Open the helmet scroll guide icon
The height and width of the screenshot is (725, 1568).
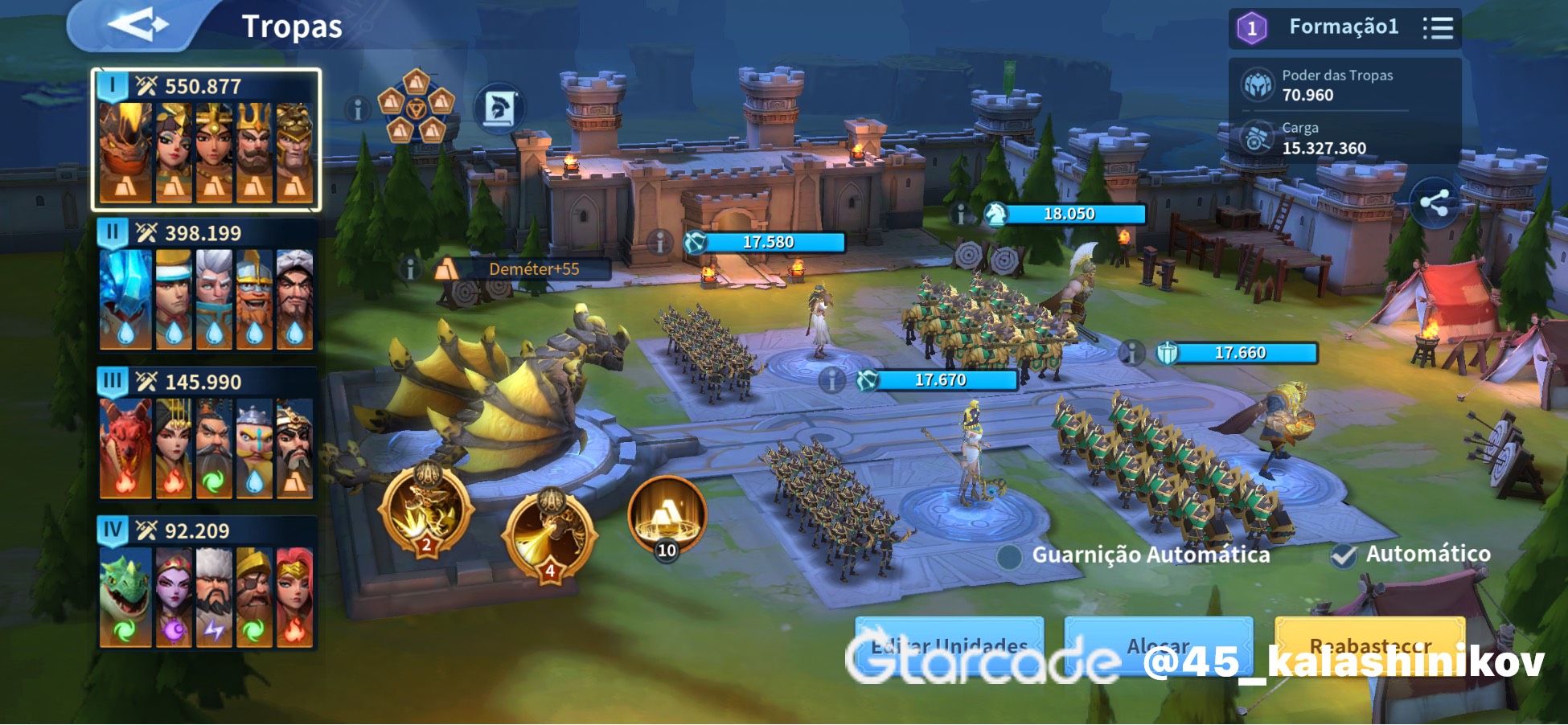point(499,109)
